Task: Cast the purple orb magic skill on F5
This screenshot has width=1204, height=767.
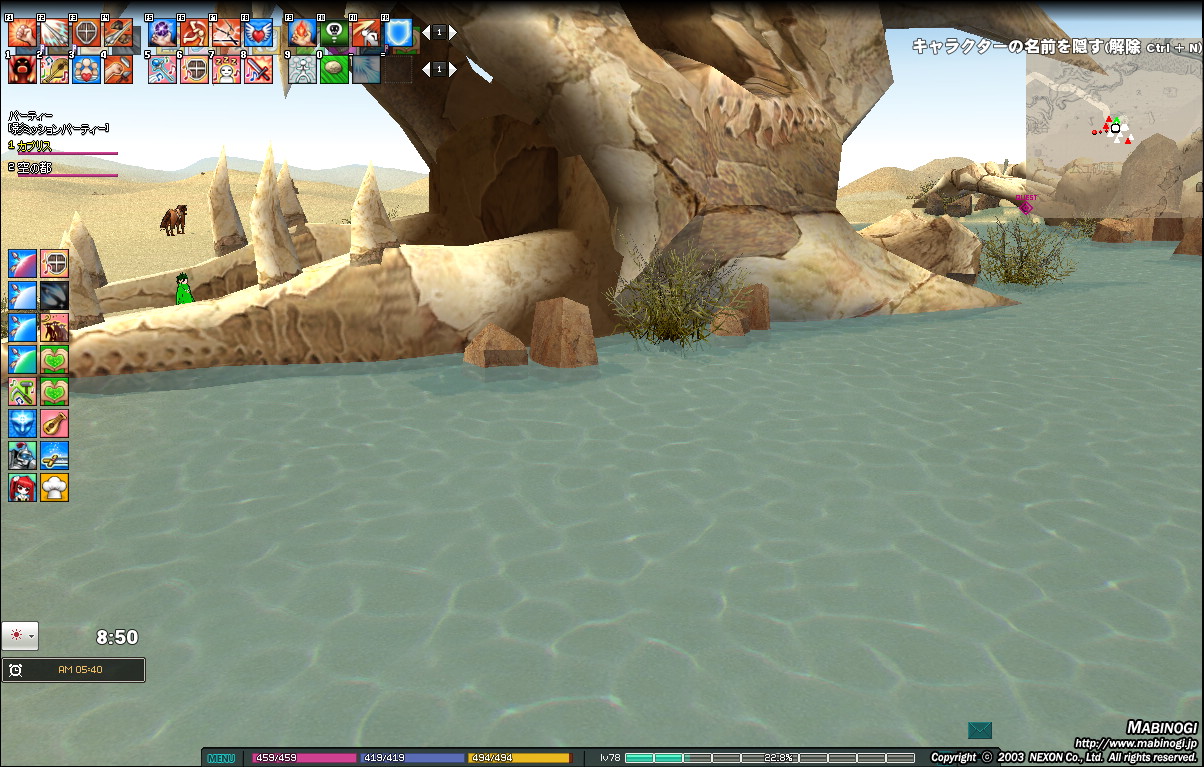Action: tap(162, 33)
